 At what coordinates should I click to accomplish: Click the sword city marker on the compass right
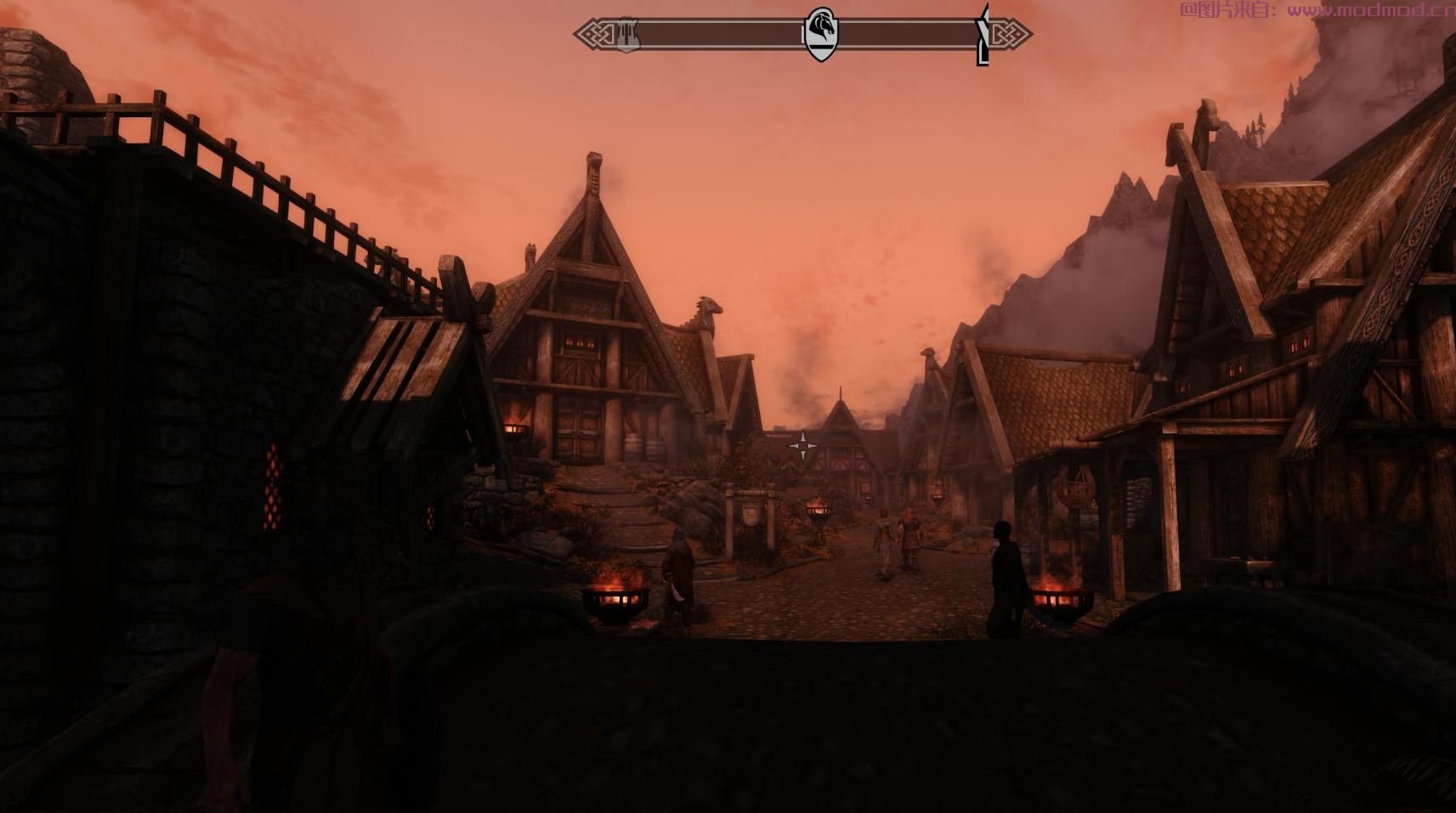coord(982,34)
